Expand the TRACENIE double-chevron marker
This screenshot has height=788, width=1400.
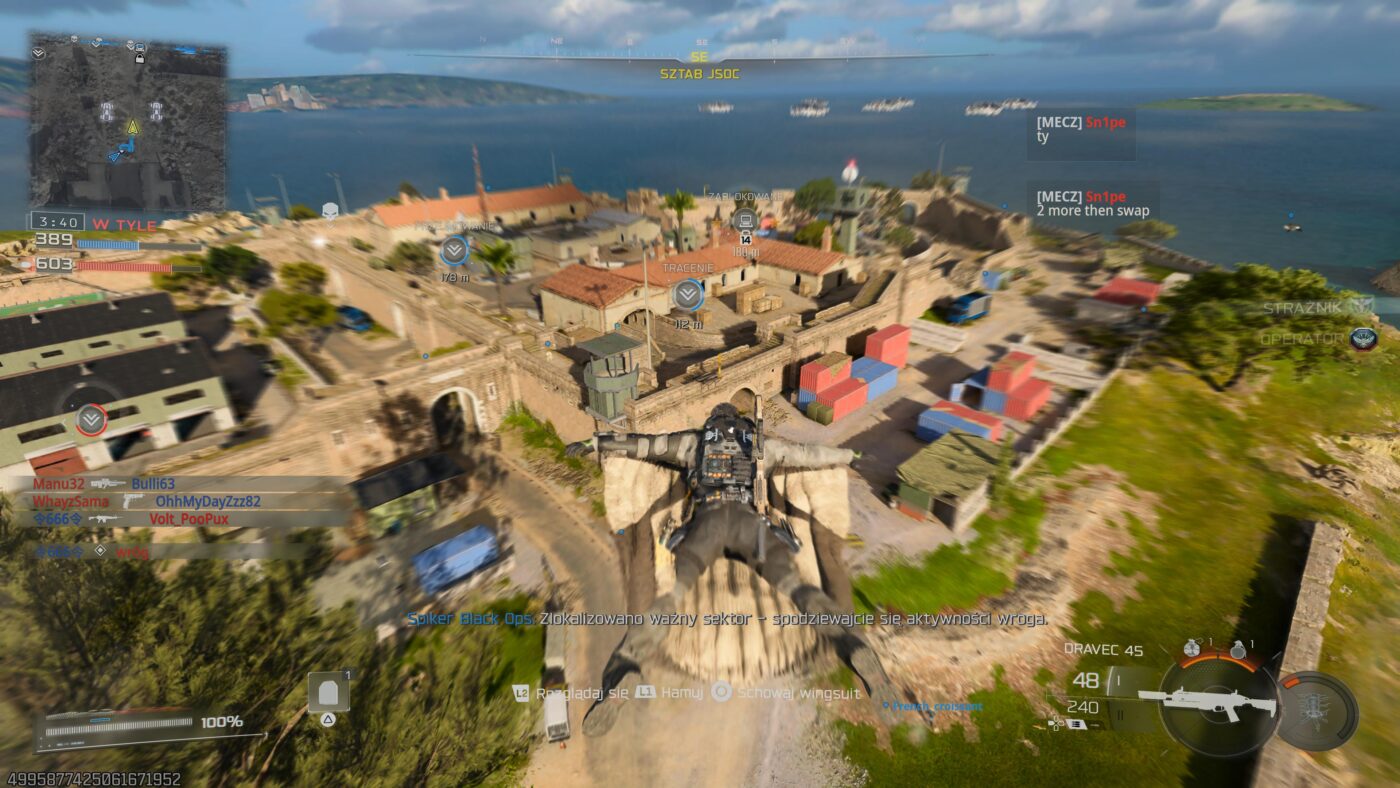[x=687, y=294]
